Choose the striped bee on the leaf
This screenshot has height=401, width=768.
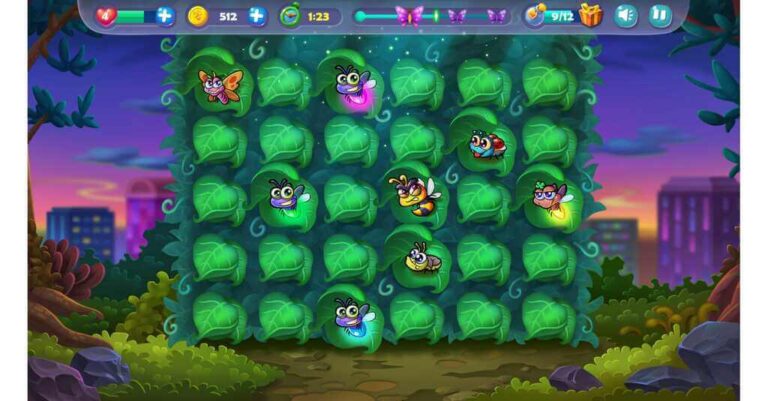(x=413, y=194)
